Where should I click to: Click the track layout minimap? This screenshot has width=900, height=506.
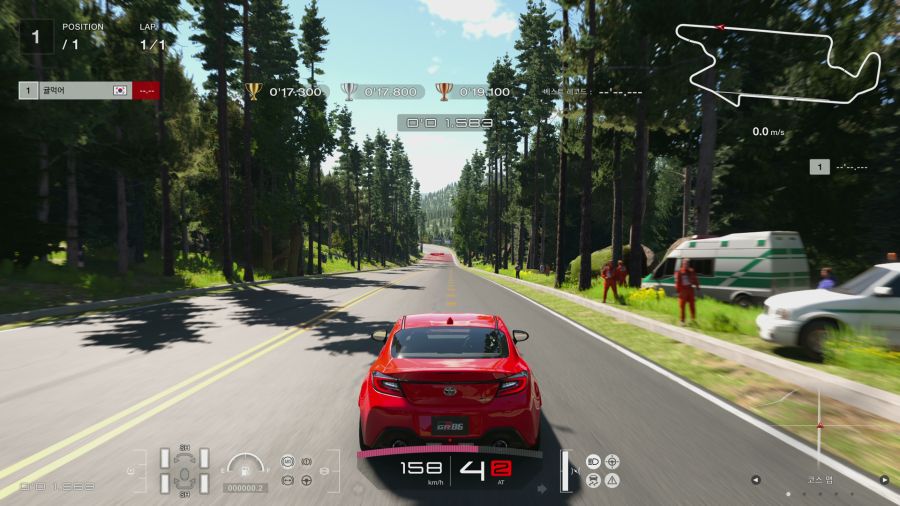point(777,64)
